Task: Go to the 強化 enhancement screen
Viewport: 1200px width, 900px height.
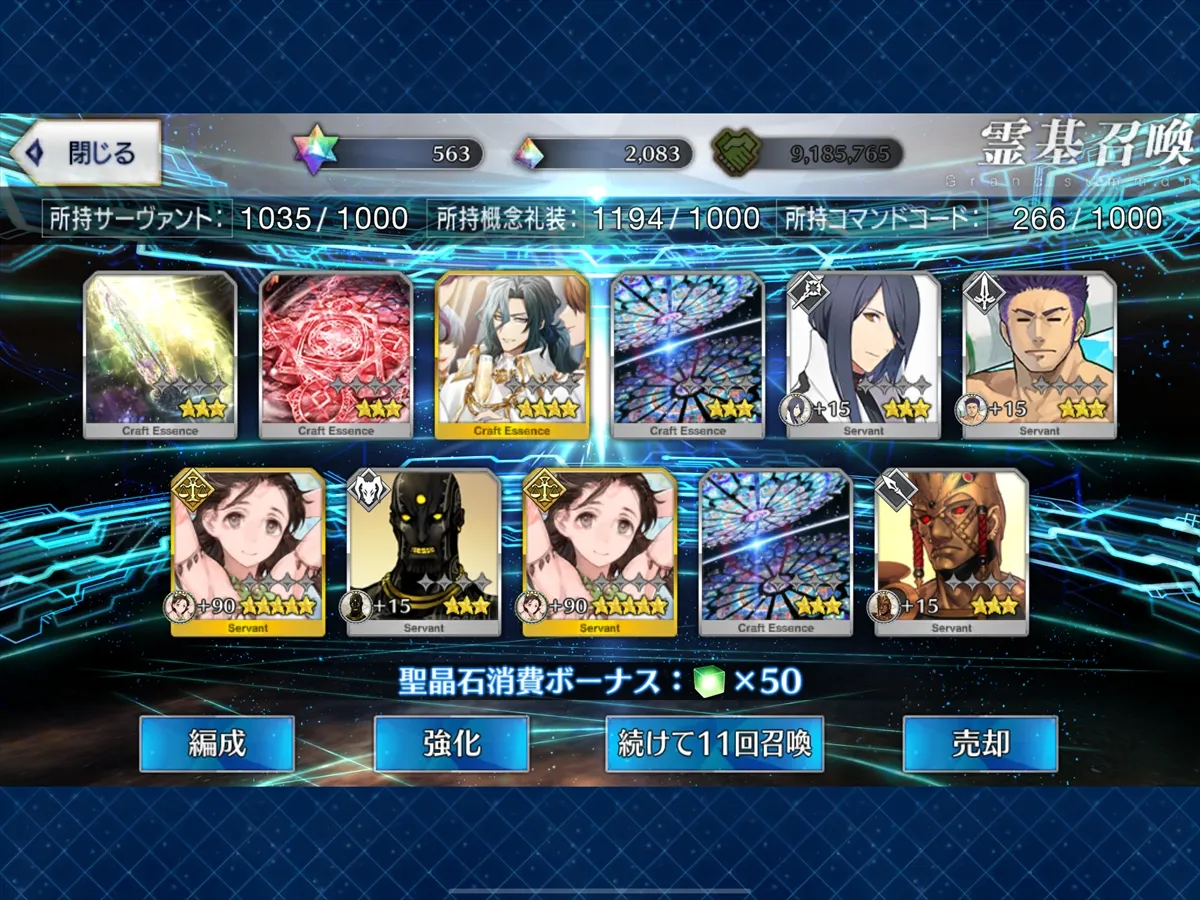Action: pos(451,743)
